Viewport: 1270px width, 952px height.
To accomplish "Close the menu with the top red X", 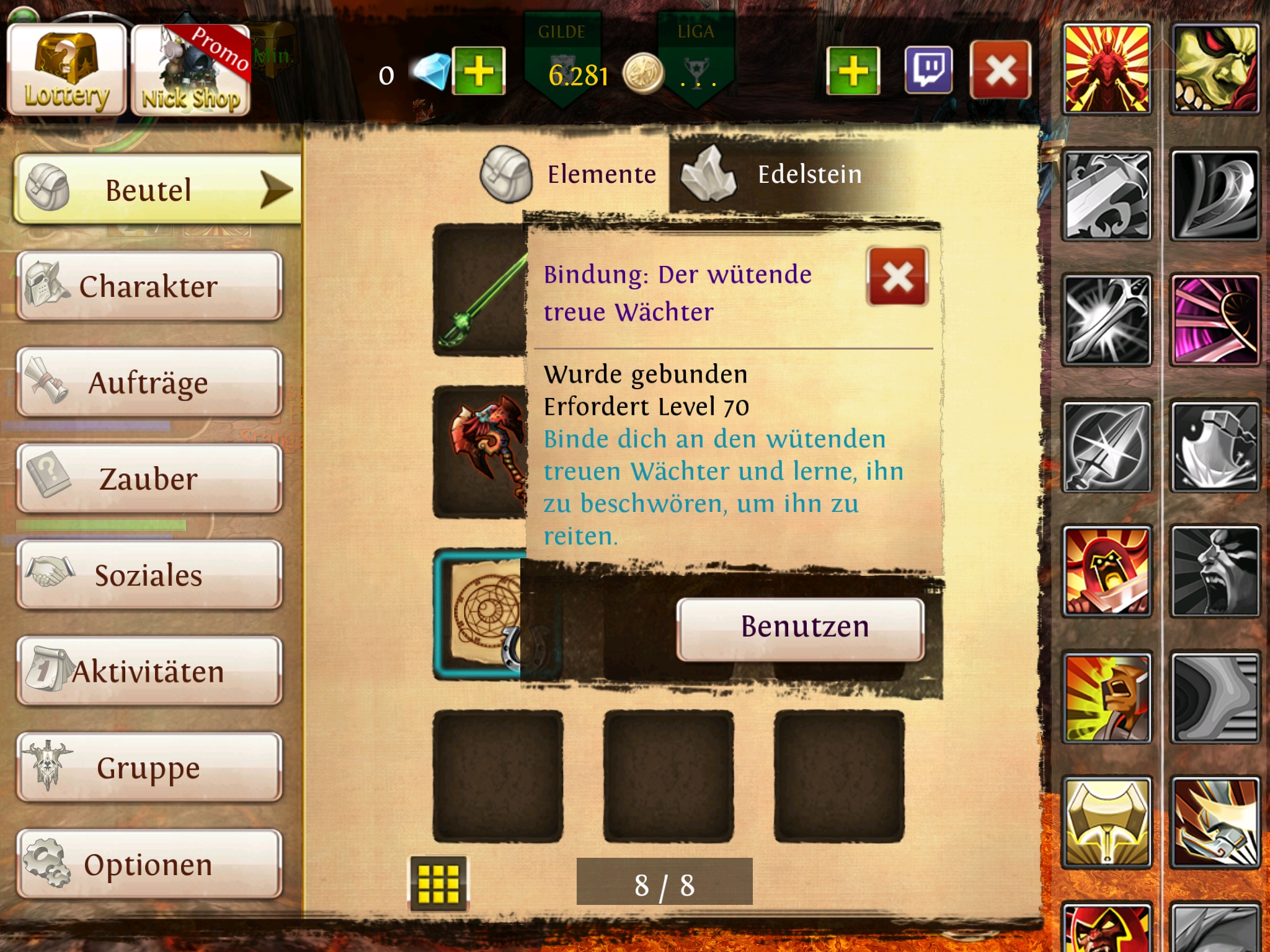I will pyautogui.click(x=1000, y=70).
